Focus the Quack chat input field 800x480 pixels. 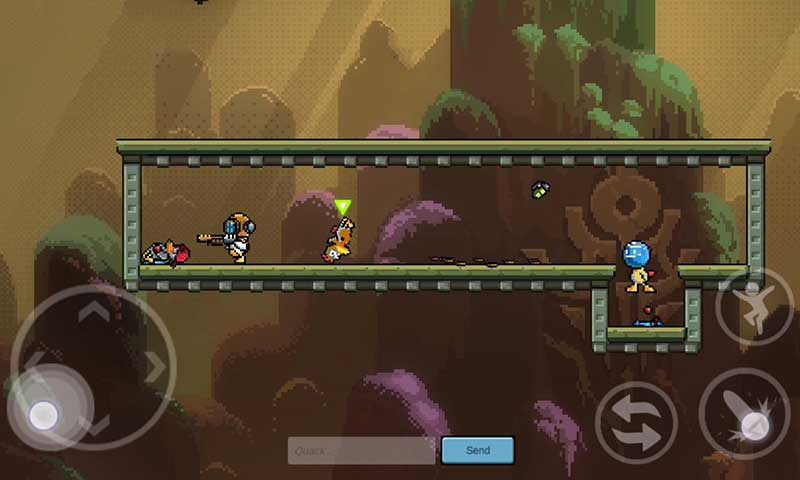pos(362,450)
